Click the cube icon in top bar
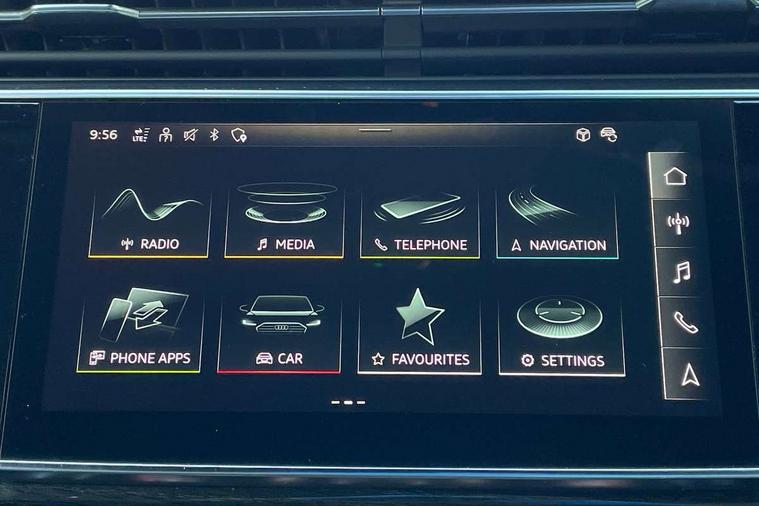 (x=583, y=135)
